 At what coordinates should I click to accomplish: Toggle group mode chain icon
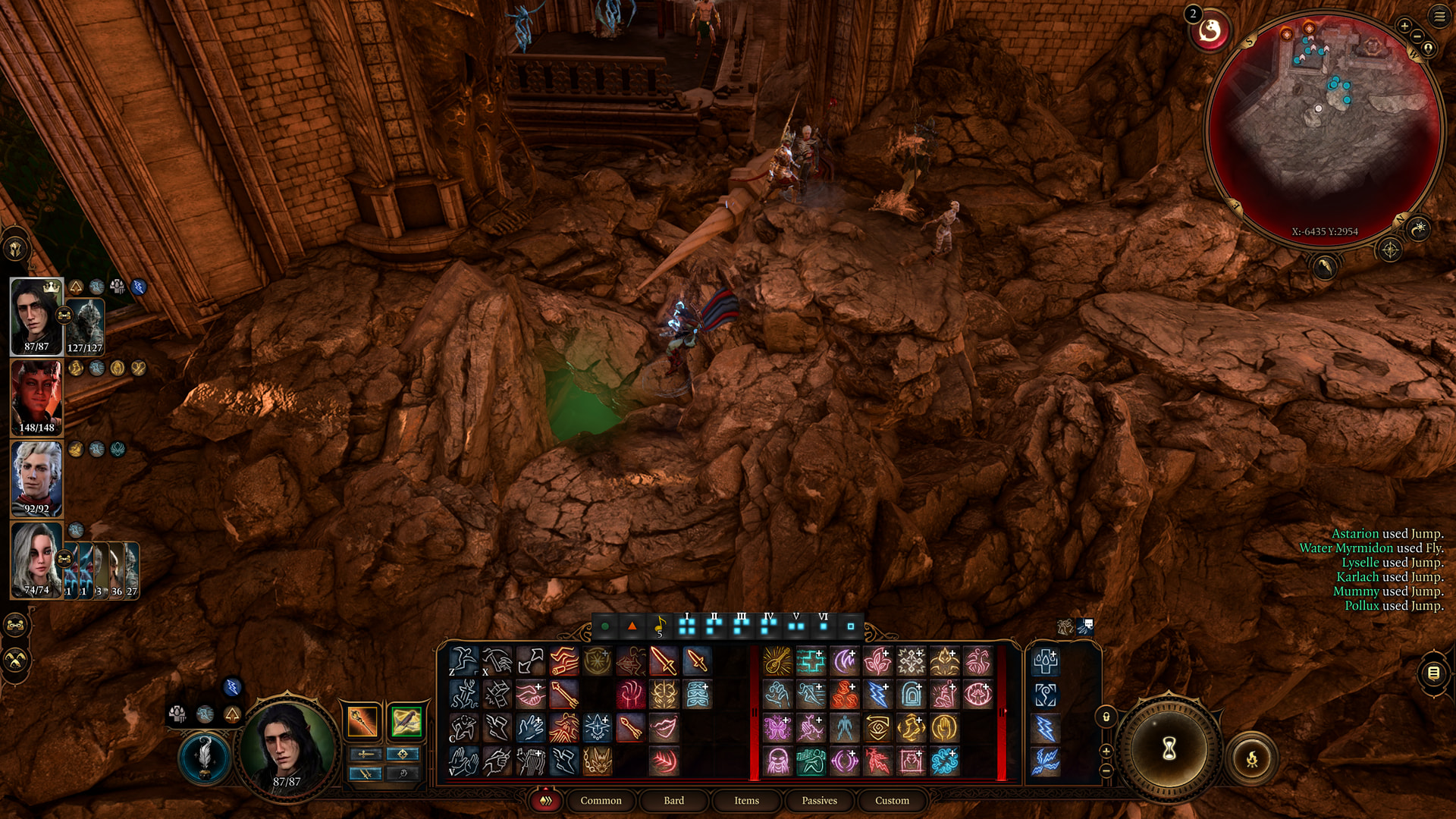[x=16, y=626]
